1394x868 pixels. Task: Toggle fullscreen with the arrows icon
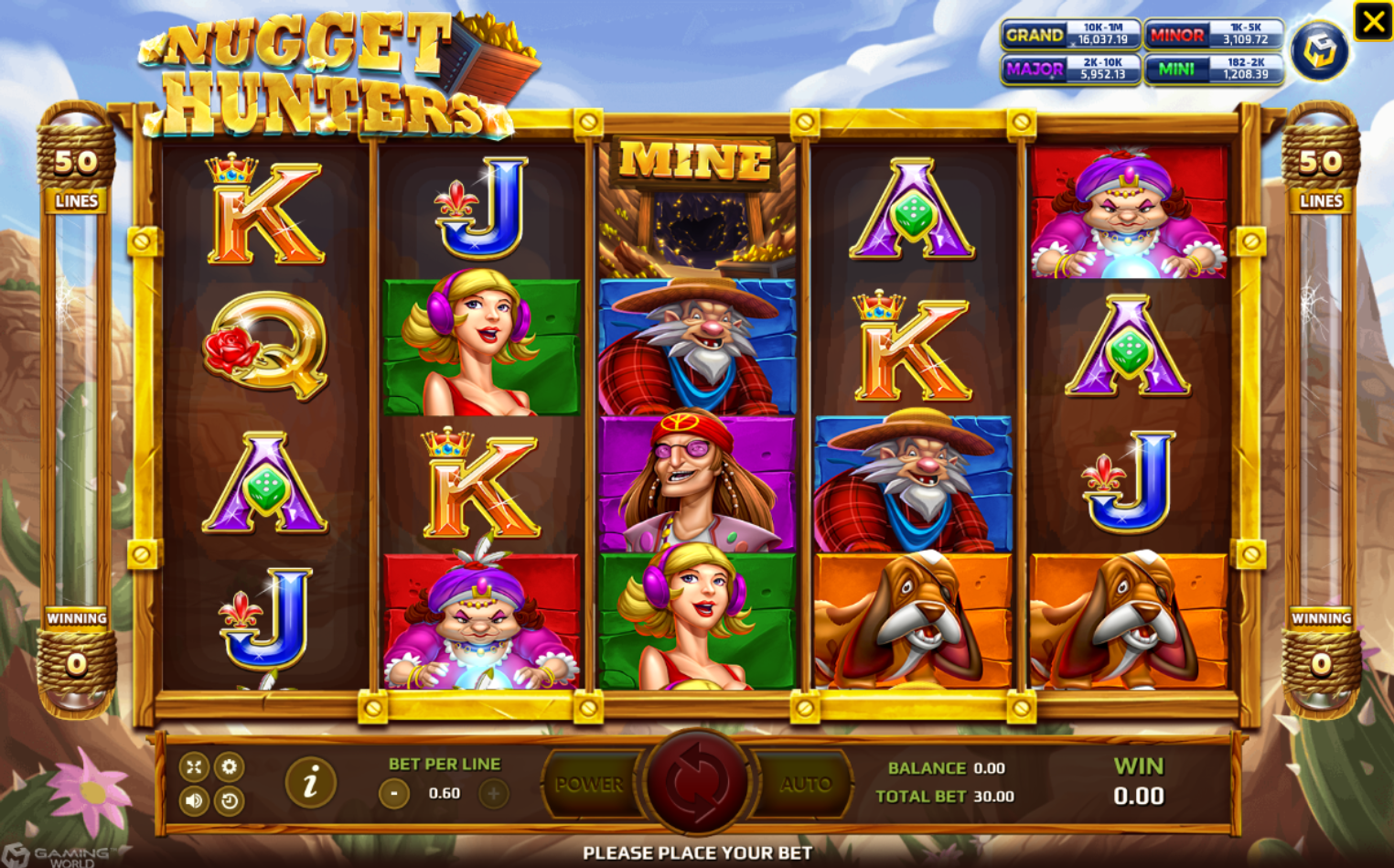pos(193,766)
